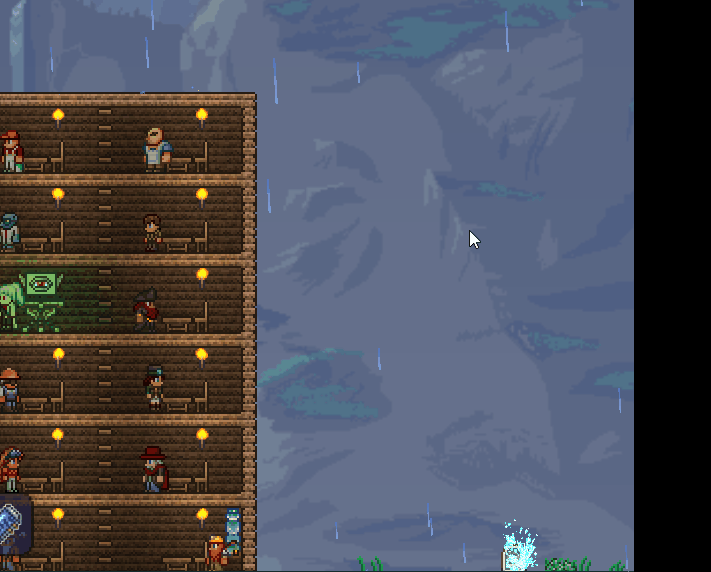Viewport: 711px width, 572px height.
Task: Select the blue crystal item slot
Action: point(13,524)
